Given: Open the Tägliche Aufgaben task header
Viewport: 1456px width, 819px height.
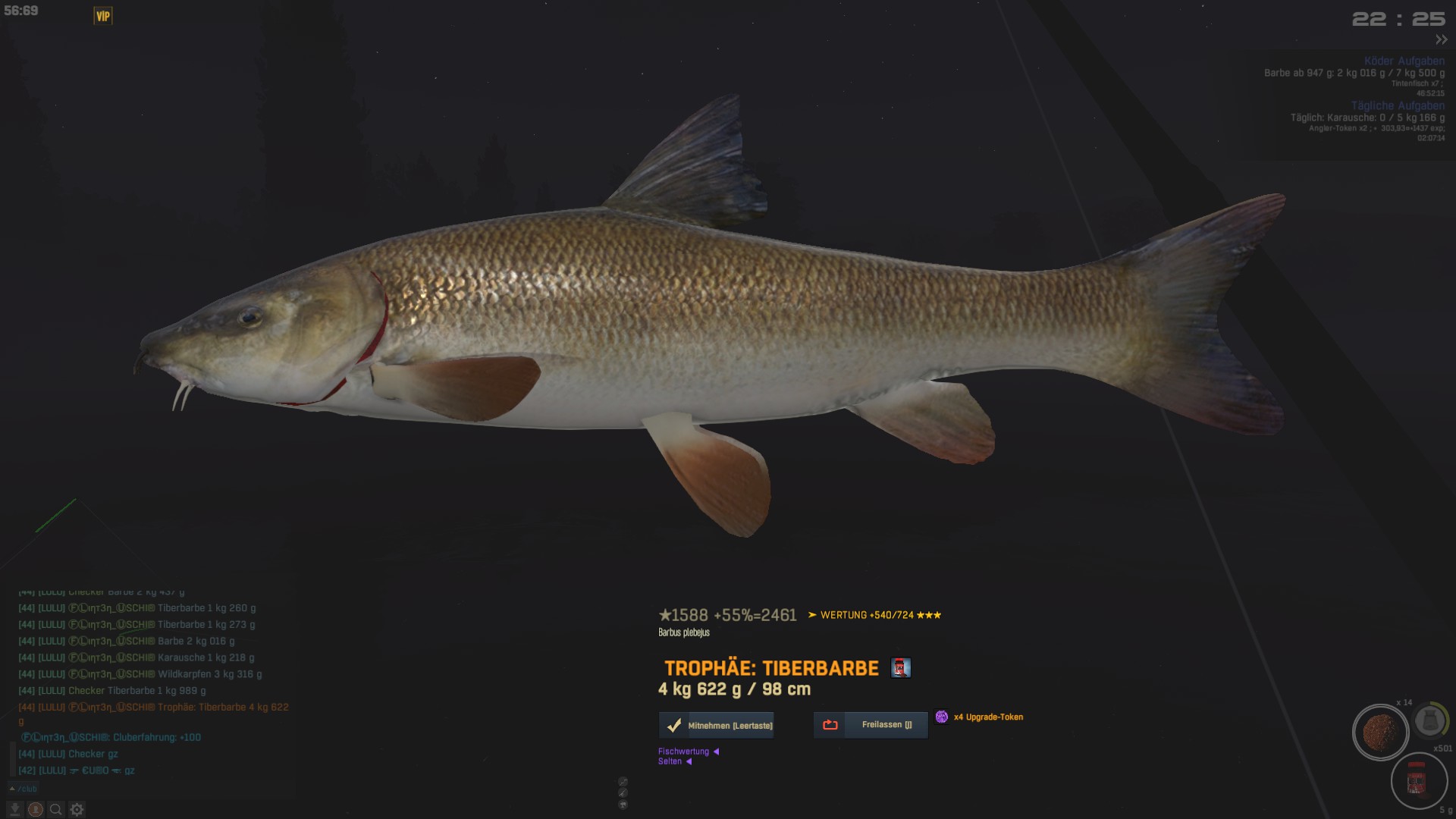Looking at the screenshot, I should [1397, 105].
